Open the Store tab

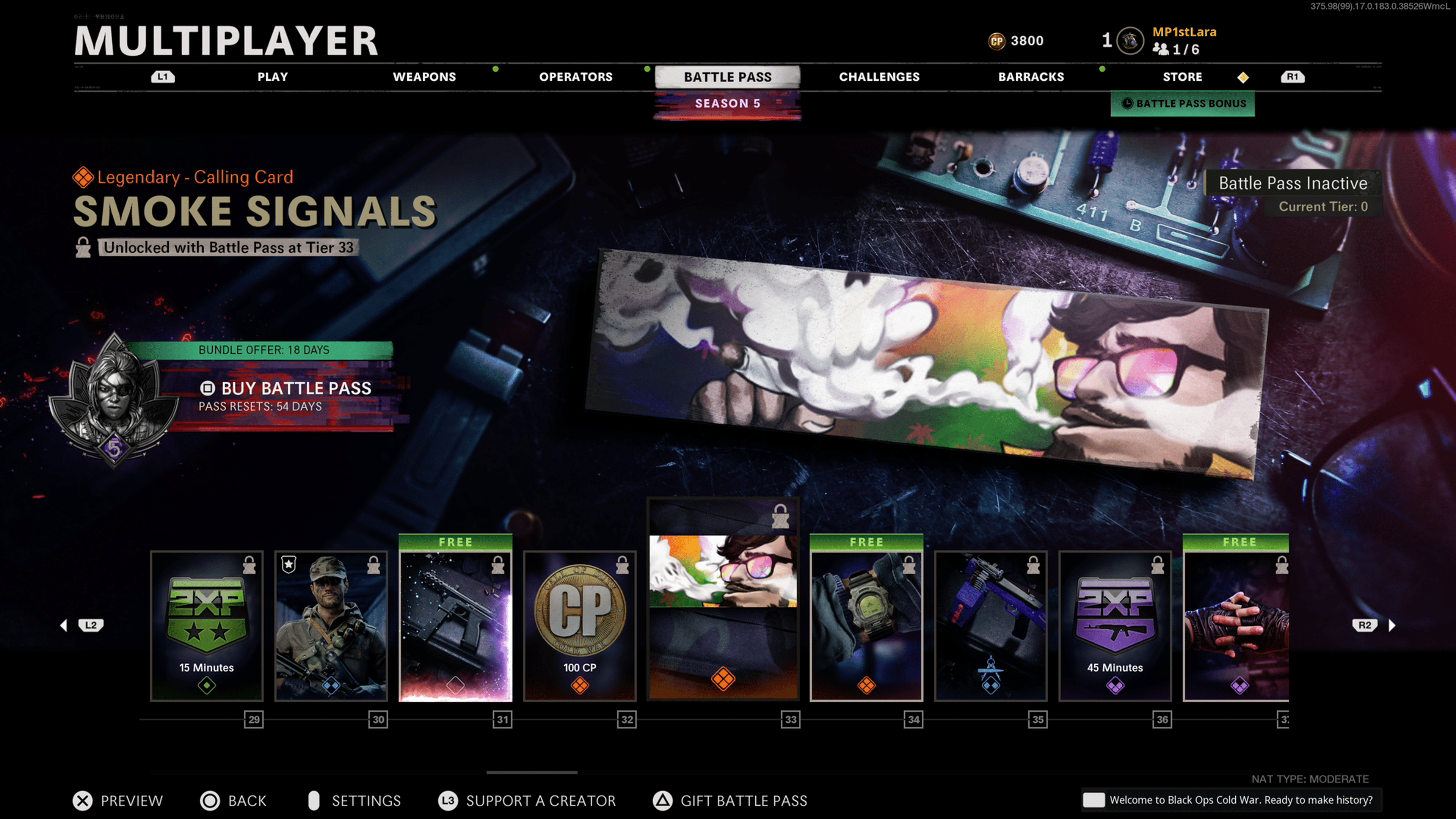[x=1182, y=77]
